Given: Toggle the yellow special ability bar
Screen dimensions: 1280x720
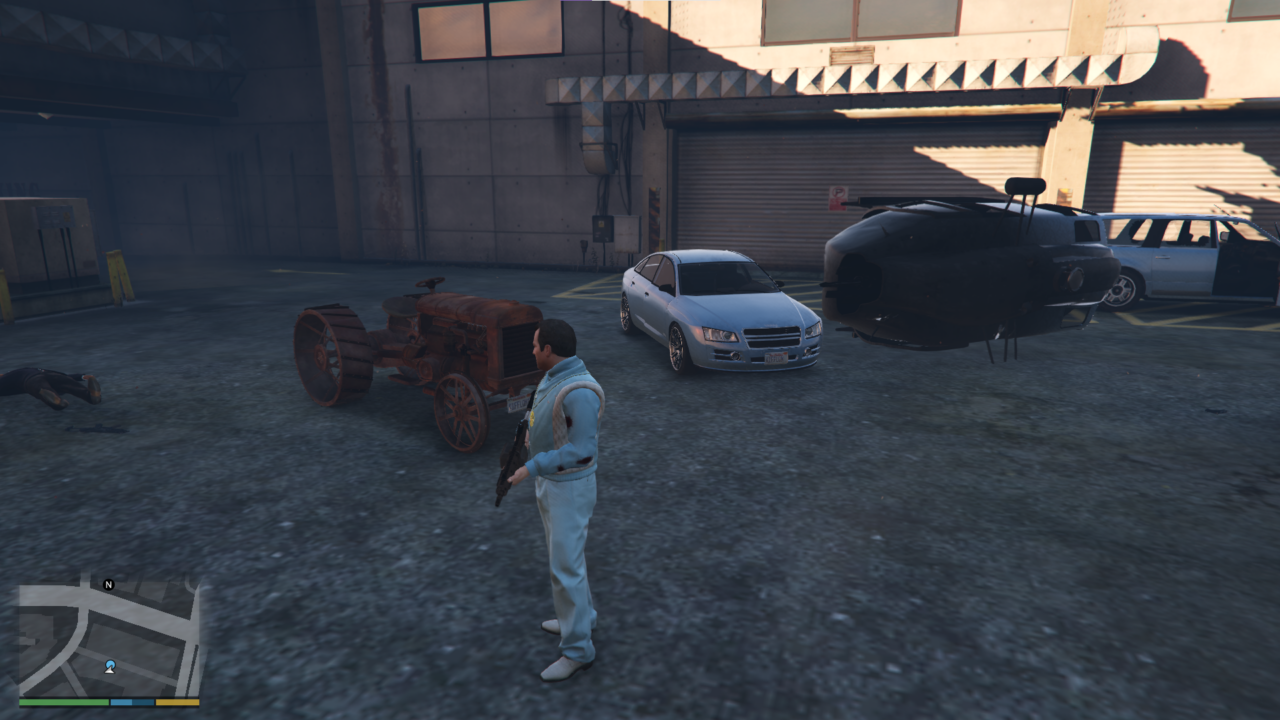Looking at the screenshot, I should coord(178,702).
